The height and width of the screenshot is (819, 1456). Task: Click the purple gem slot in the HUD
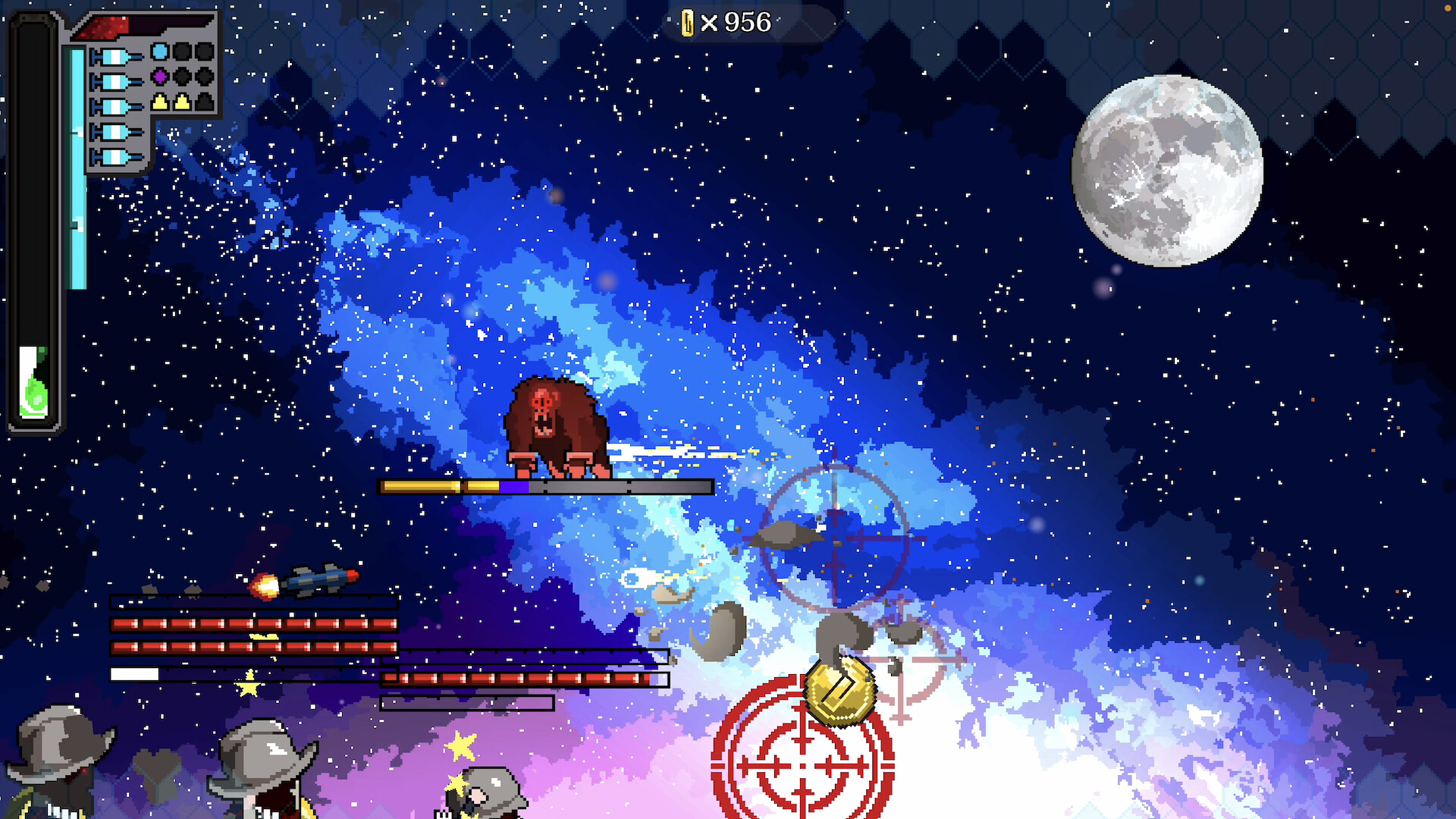[x=160, y=77]
